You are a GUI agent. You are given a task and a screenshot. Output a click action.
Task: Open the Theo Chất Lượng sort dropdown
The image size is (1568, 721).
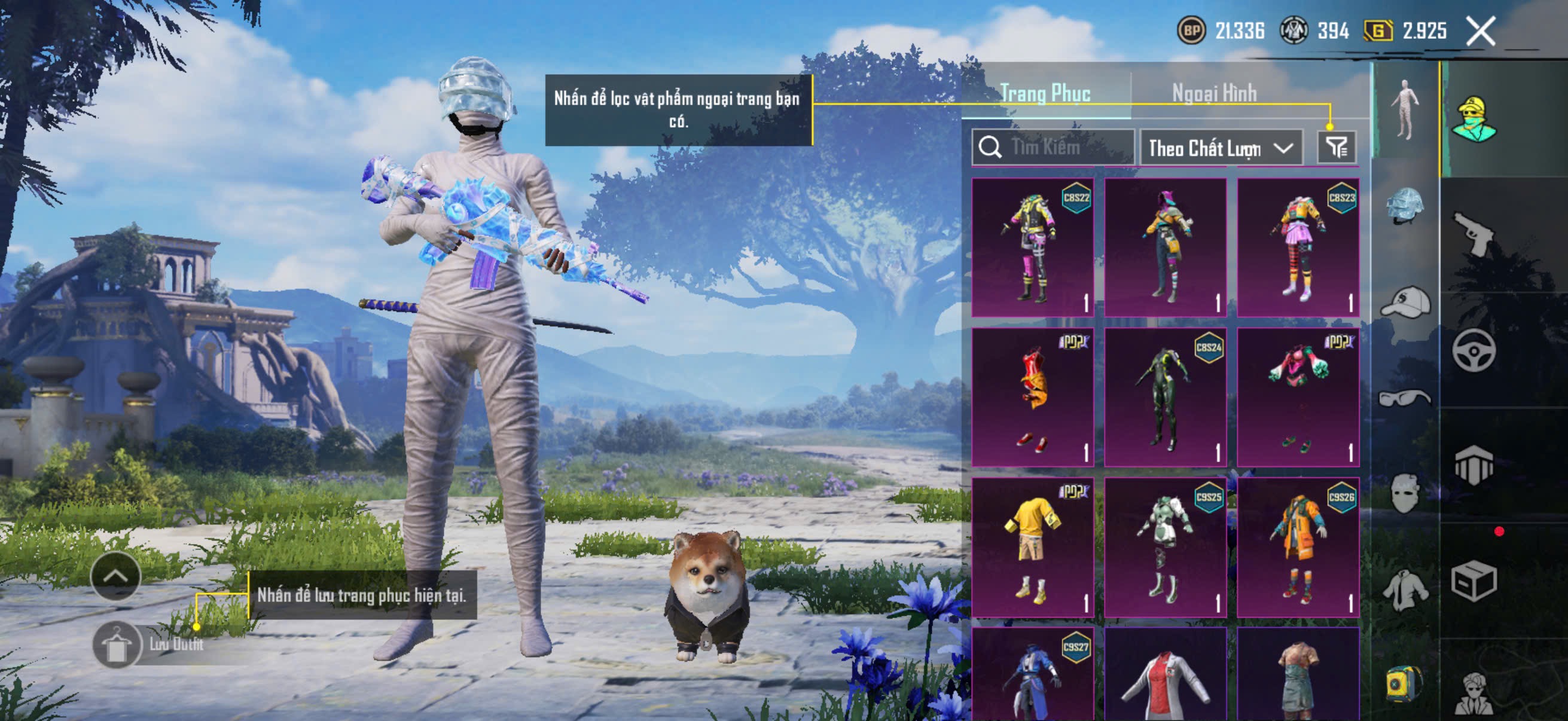click(1221, 148)
